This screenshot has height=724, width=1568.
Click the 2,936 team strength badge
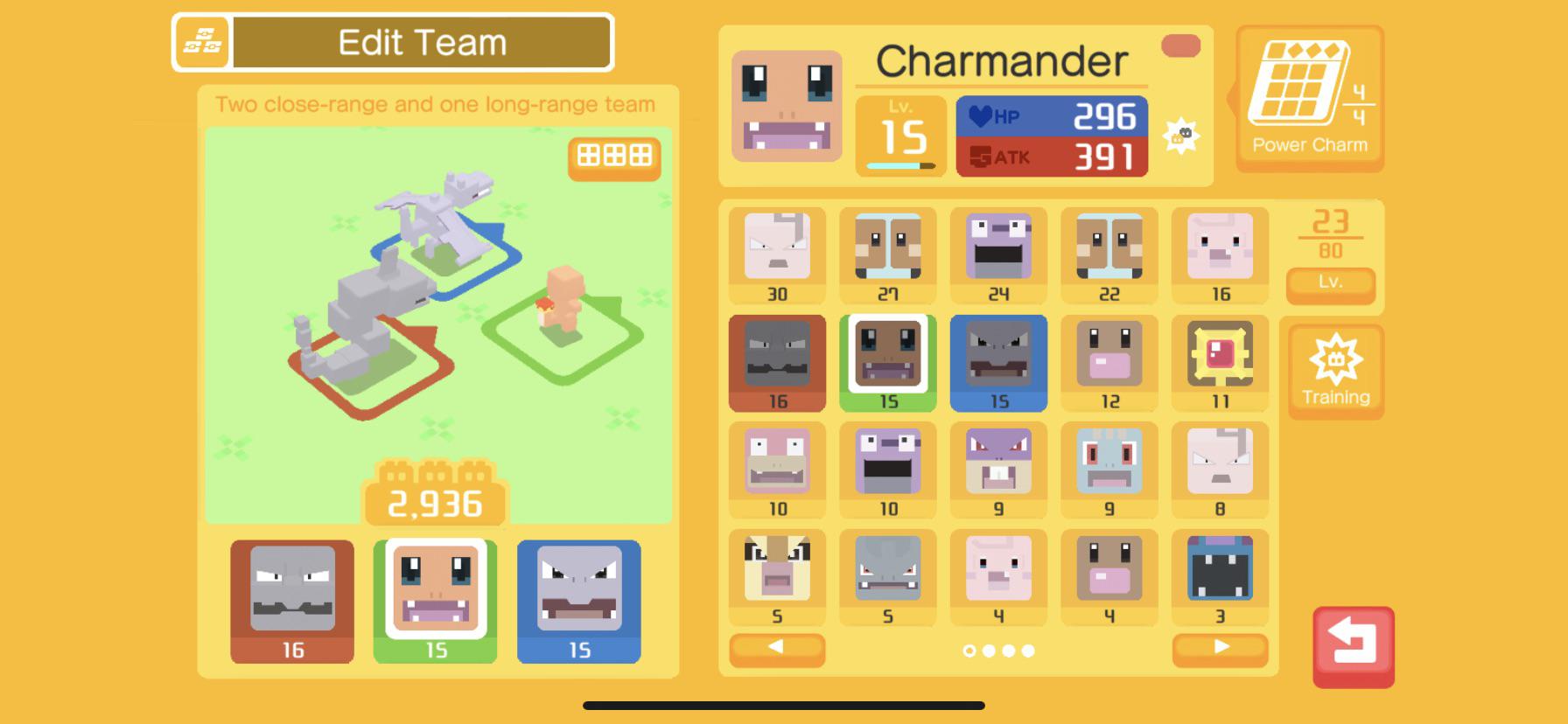click(x=435, y=502)
